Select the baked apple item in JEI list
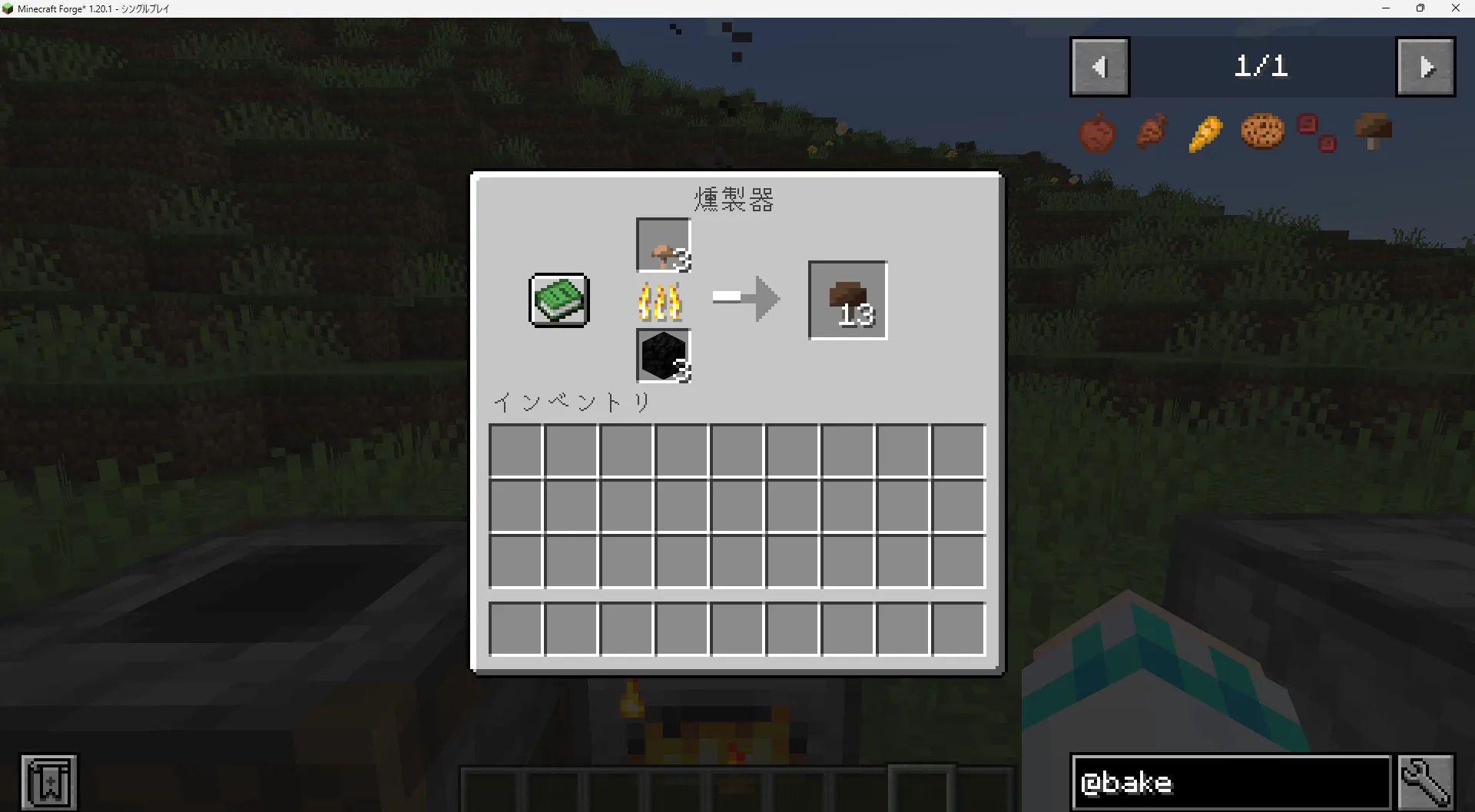The image size is (1475, 812). pos(1097,131)
